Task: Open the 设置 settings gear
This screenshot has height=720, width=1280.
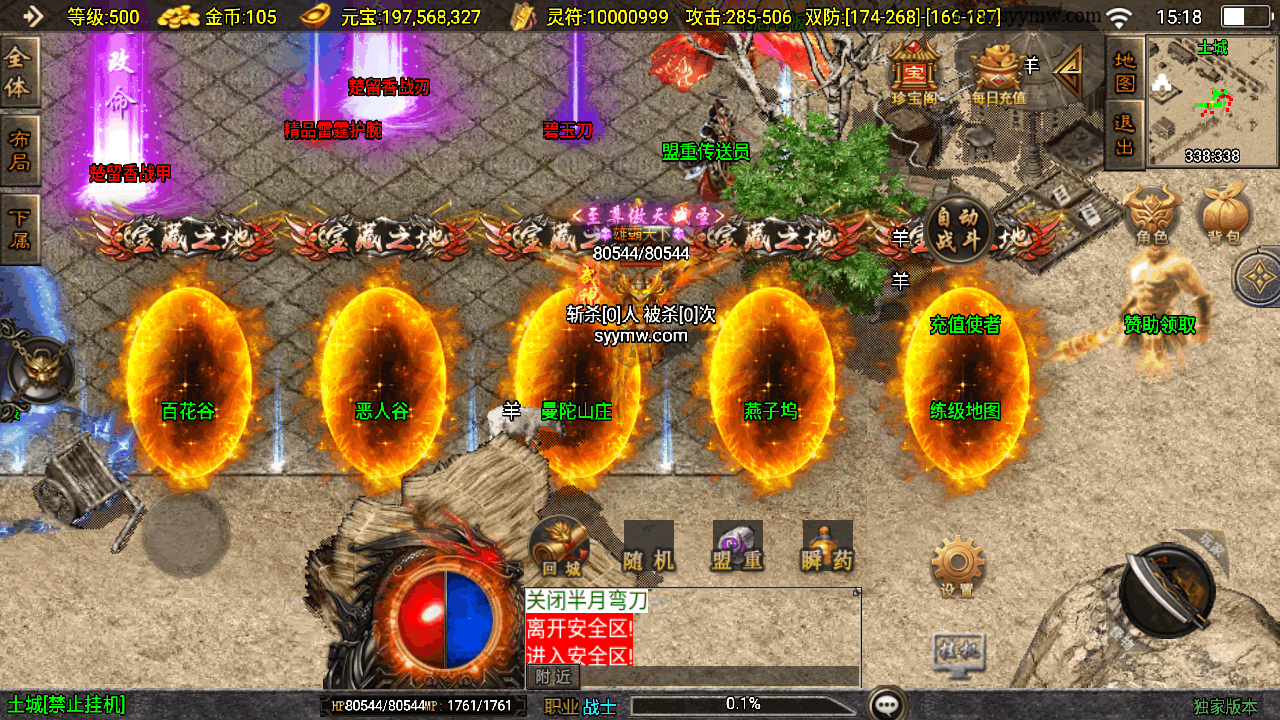Action: click(957, 567)
